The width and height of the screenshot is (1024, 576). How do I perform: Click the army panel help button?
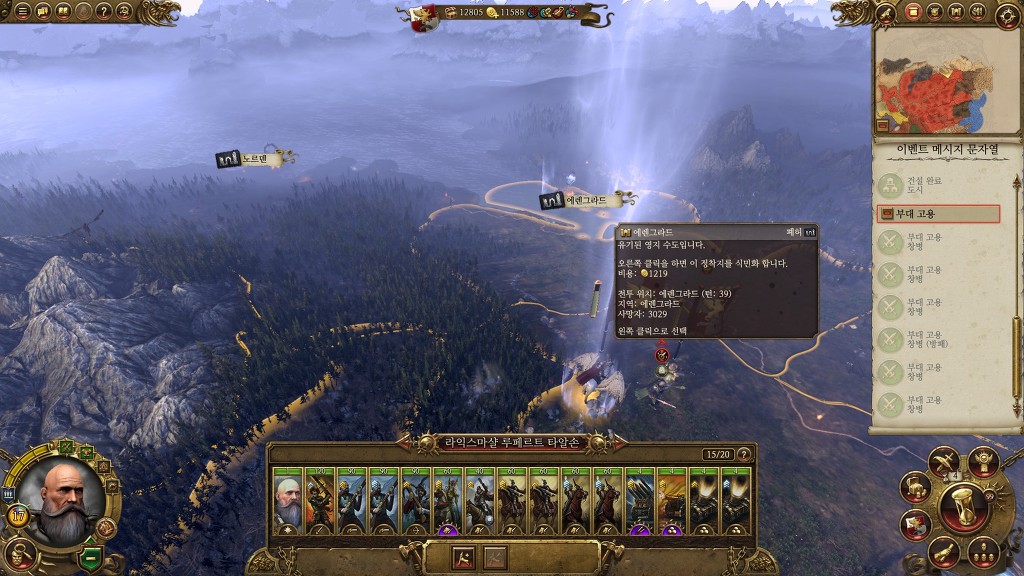(x=743, y=454)
